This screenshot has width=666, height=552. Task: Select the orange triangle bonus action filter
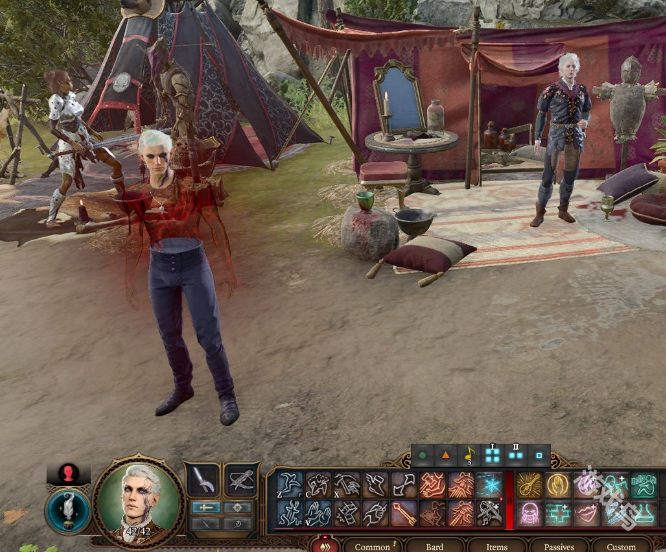pyautogui.click(x=446, y=456)
